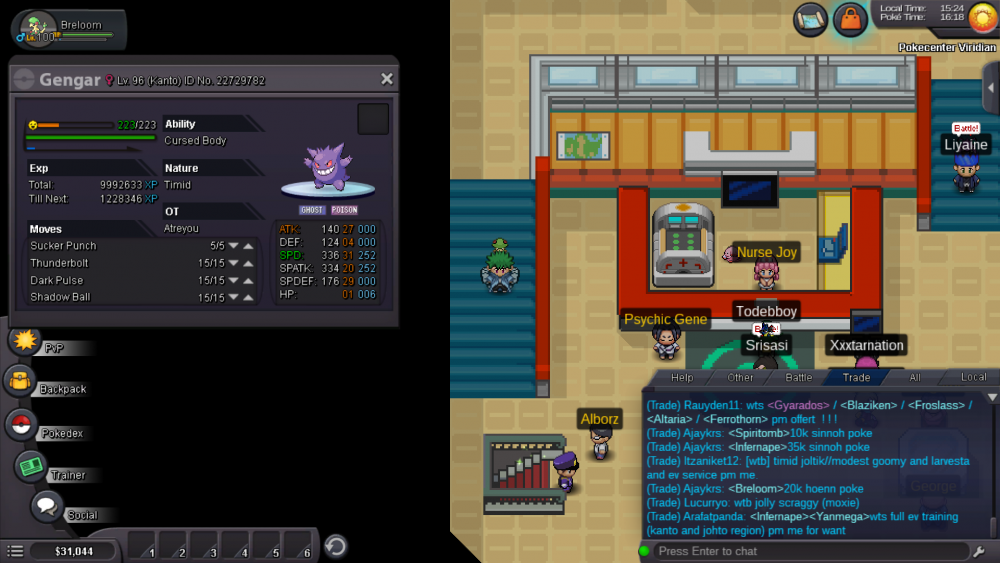1000x563 pixels.
Task: Move Sucker Punch down in move list
Action: coord(233,246)
